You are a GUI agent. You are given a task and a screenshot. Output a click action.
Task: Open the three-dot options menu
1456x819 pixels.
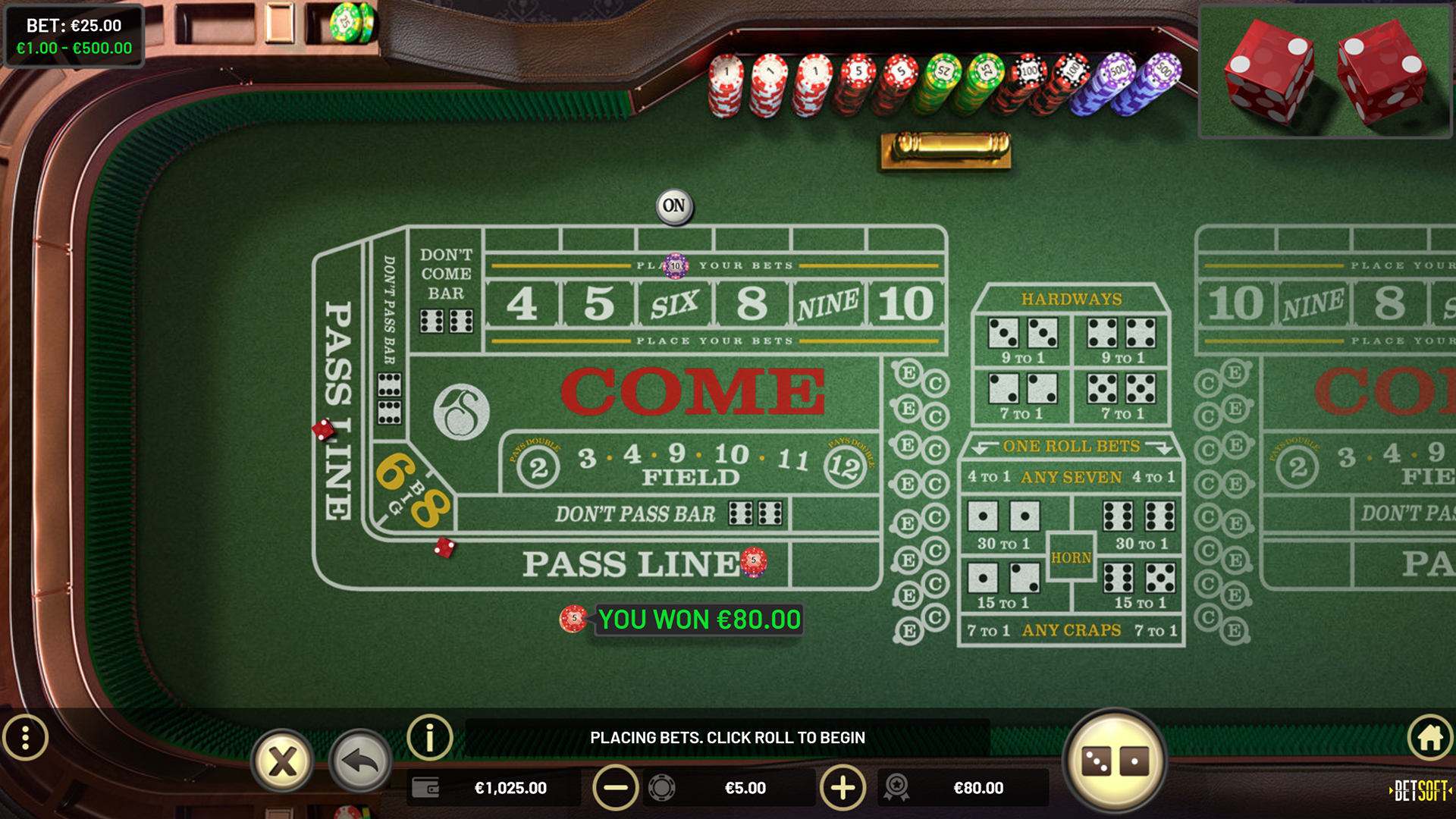(27, 736)
